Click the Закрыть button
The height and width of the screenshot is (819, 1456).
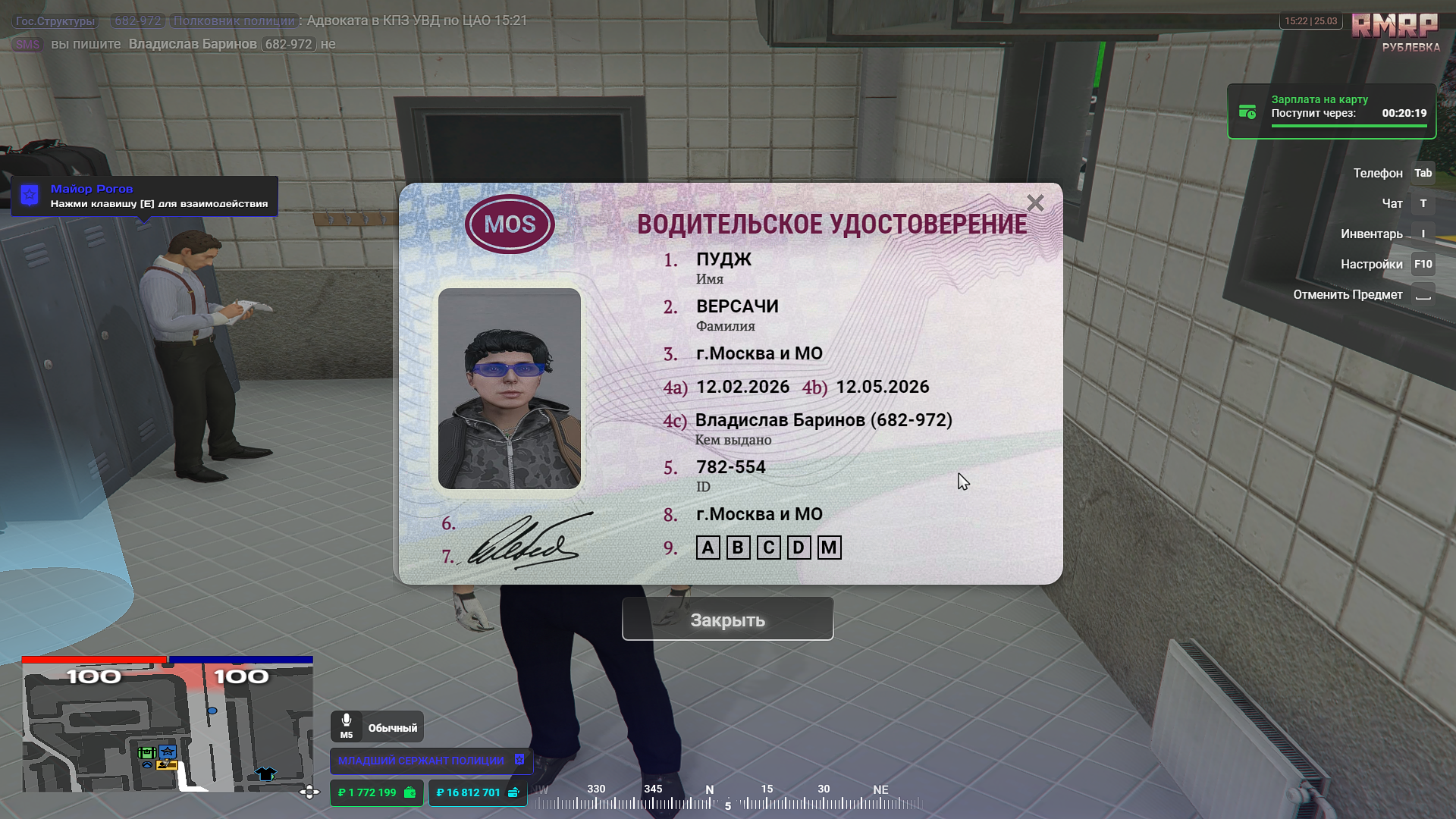pyautogui.click(x=727, y=620)
